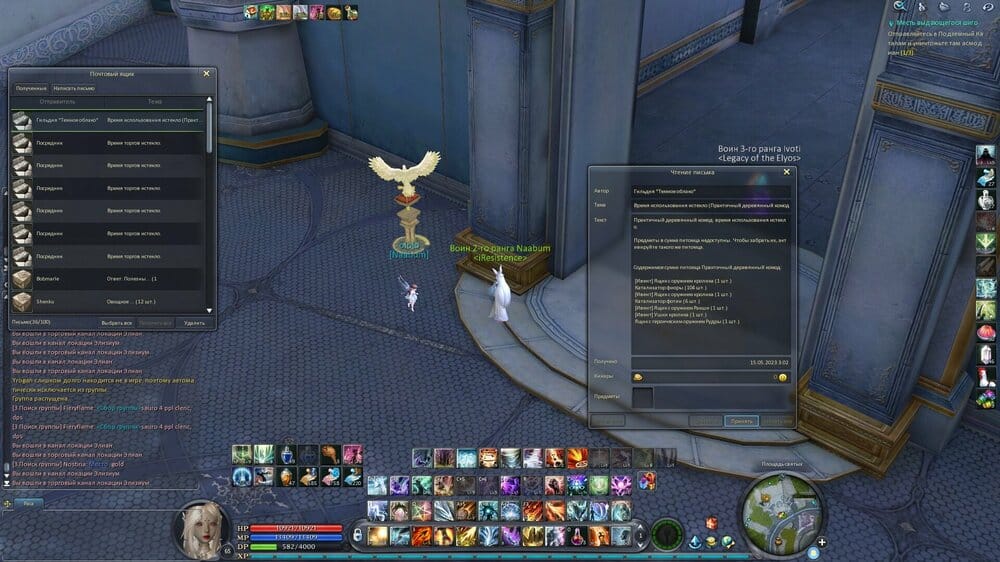Close the Почтовый ящик mailbox window
1000x562 pixels.
pyautogui.click(x=206, y=73)
